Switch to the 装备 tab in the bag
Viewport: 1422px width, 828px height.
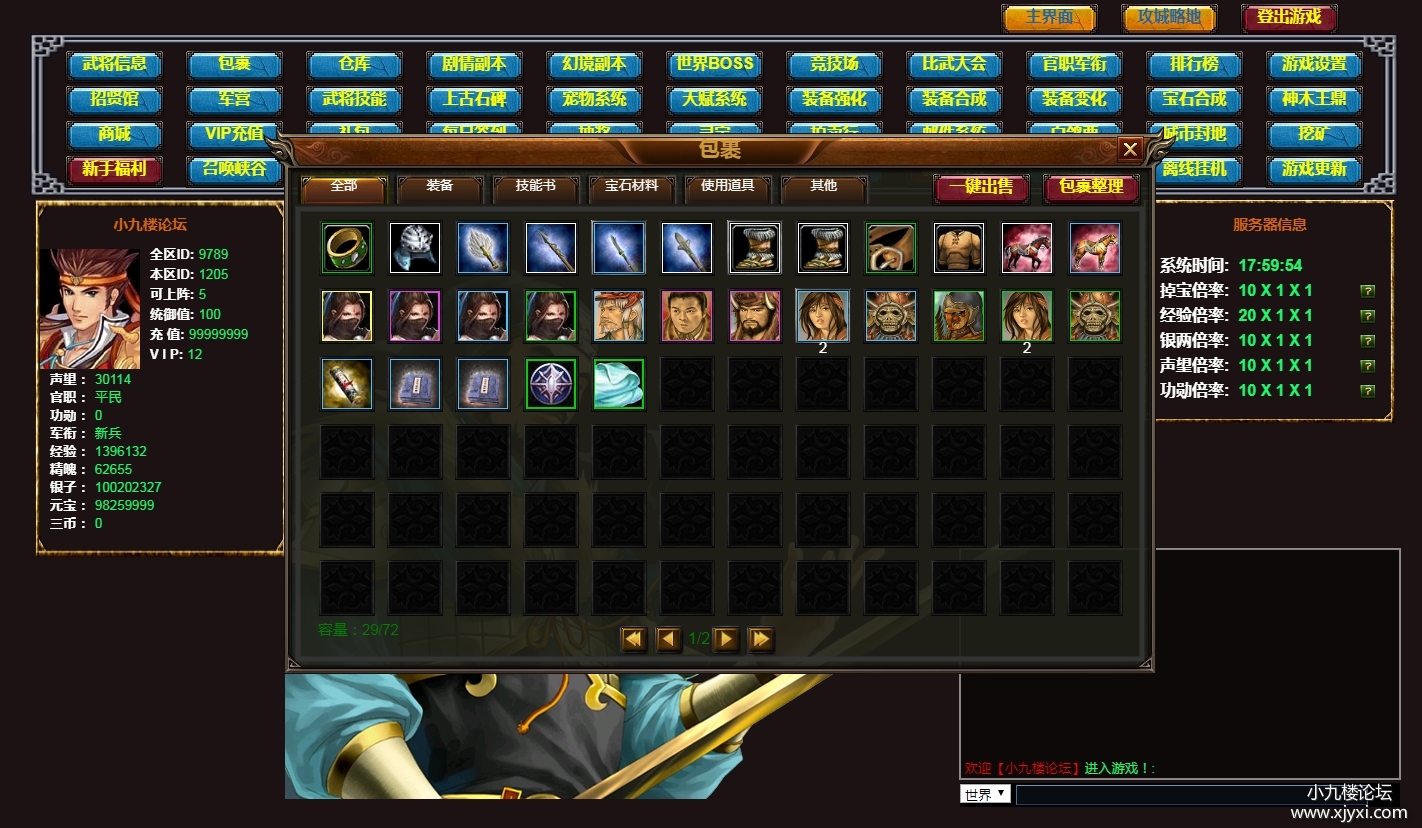(x=438, y=189)
